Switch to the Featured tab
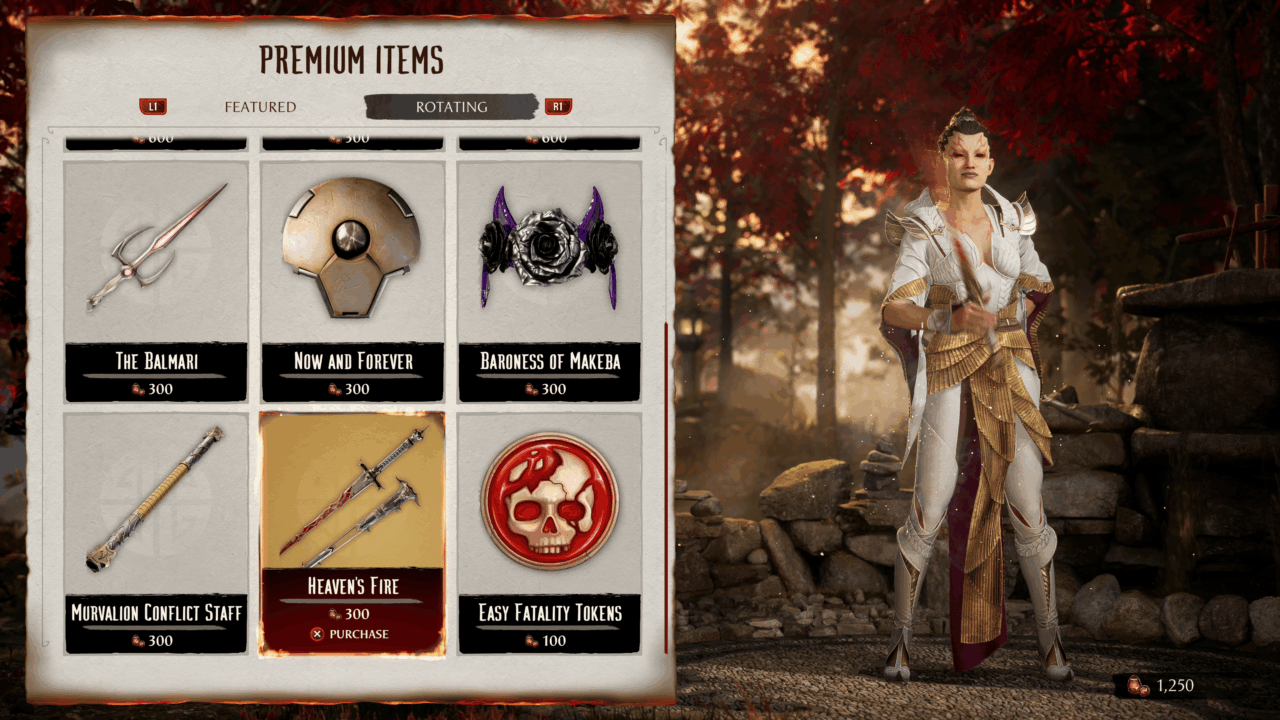The image size is (1280, 720). (x=260, y=107)
